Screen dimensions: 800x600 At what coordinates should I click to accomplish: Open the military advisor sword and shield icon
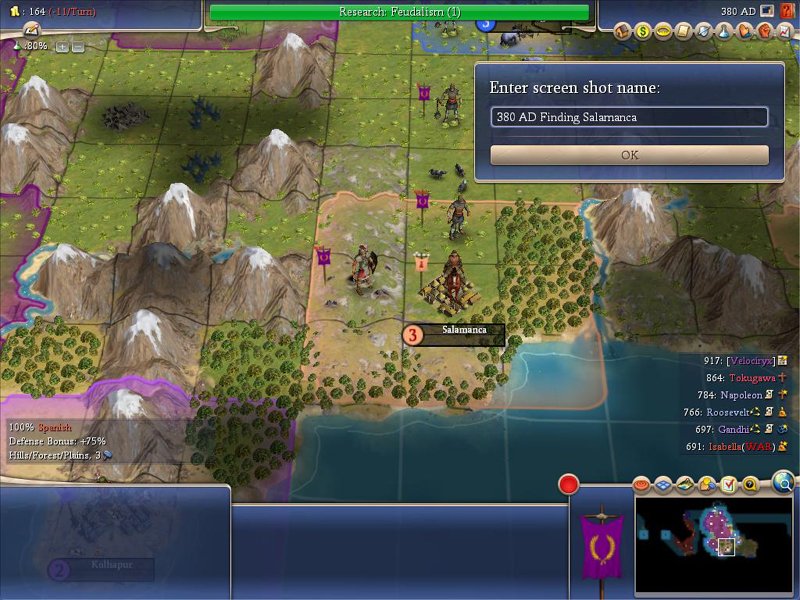[x=704, y=32]
